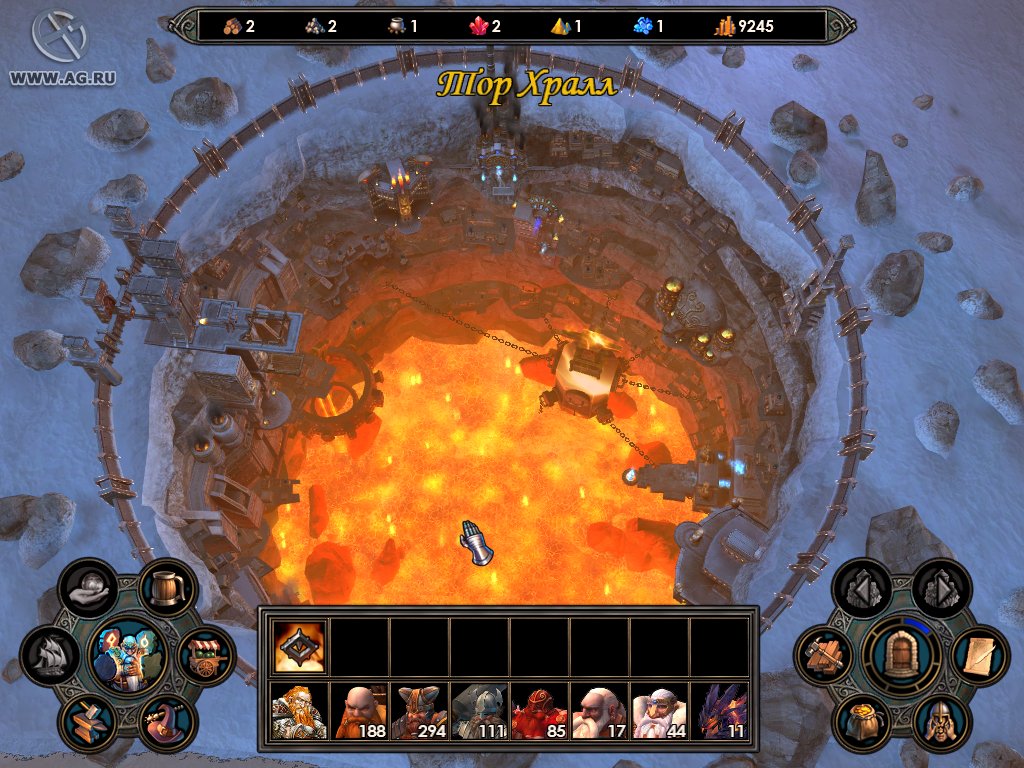The height and width of the screenshot is (768, 1024).
Task: Click the helmeted soldier button
Action: 941,722
